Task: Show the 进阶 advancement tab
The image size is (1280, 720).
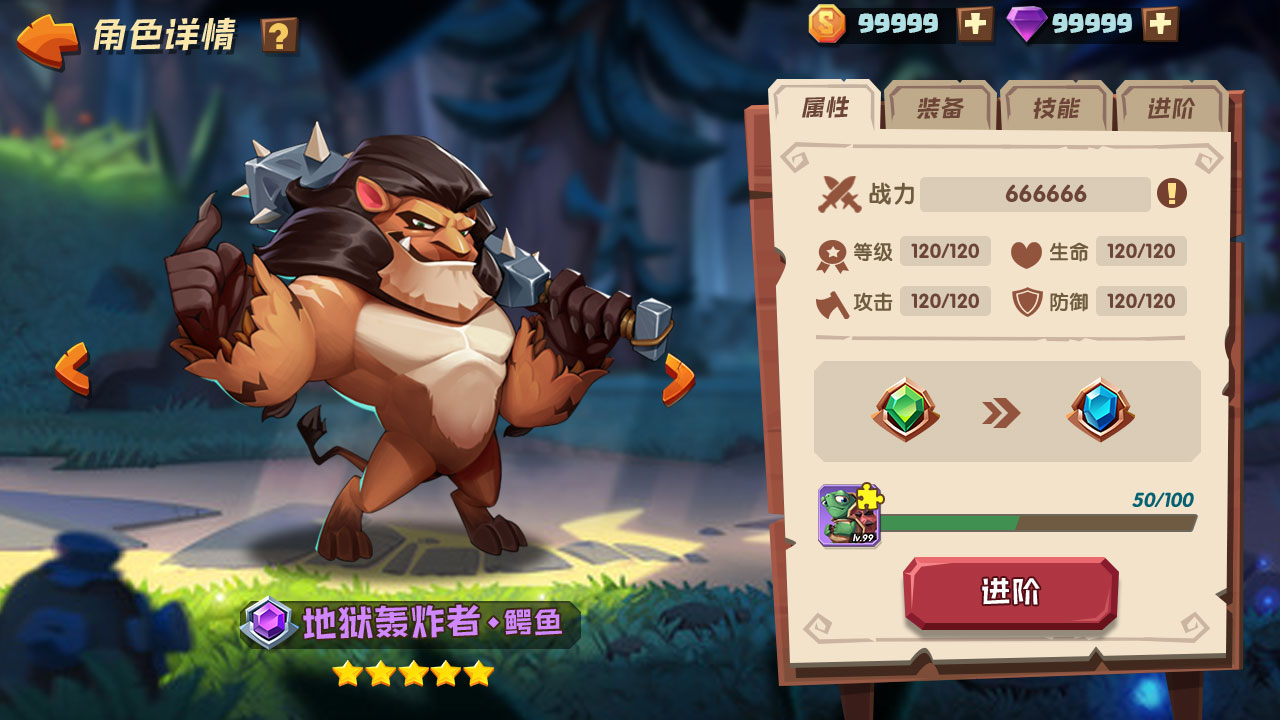Action: [x=1171, y=108]
